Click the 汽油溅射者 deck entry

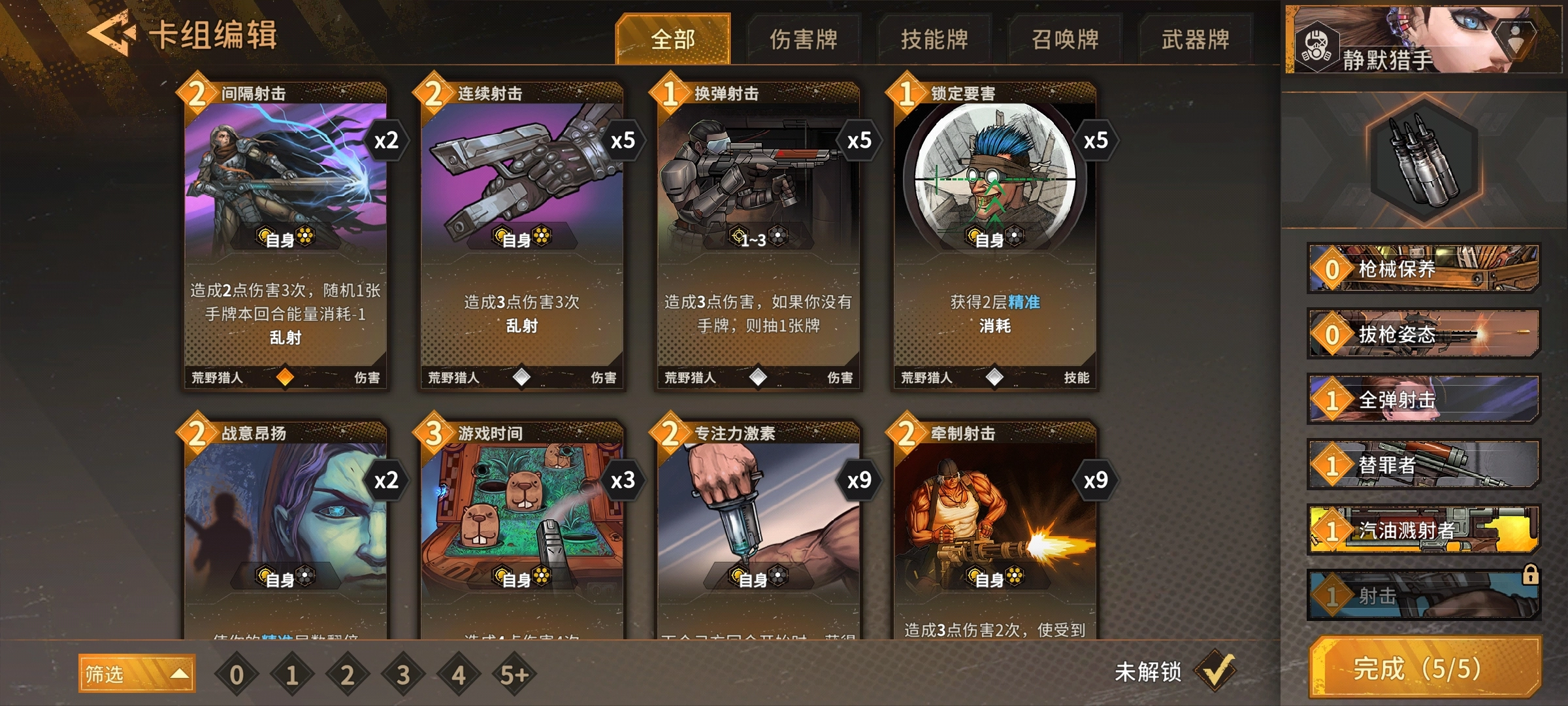pos(1424,530)
